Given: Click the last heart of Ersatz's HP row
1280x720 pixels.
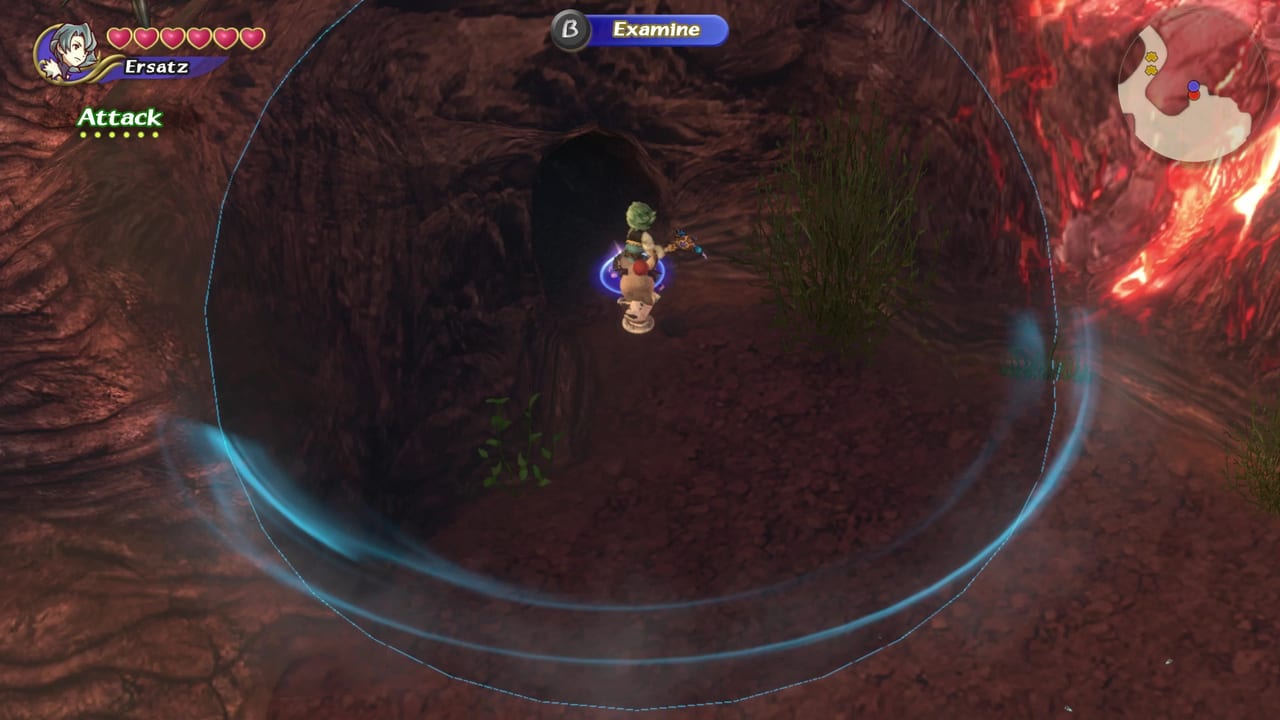Looking at the screenshot, I should 251,38.
